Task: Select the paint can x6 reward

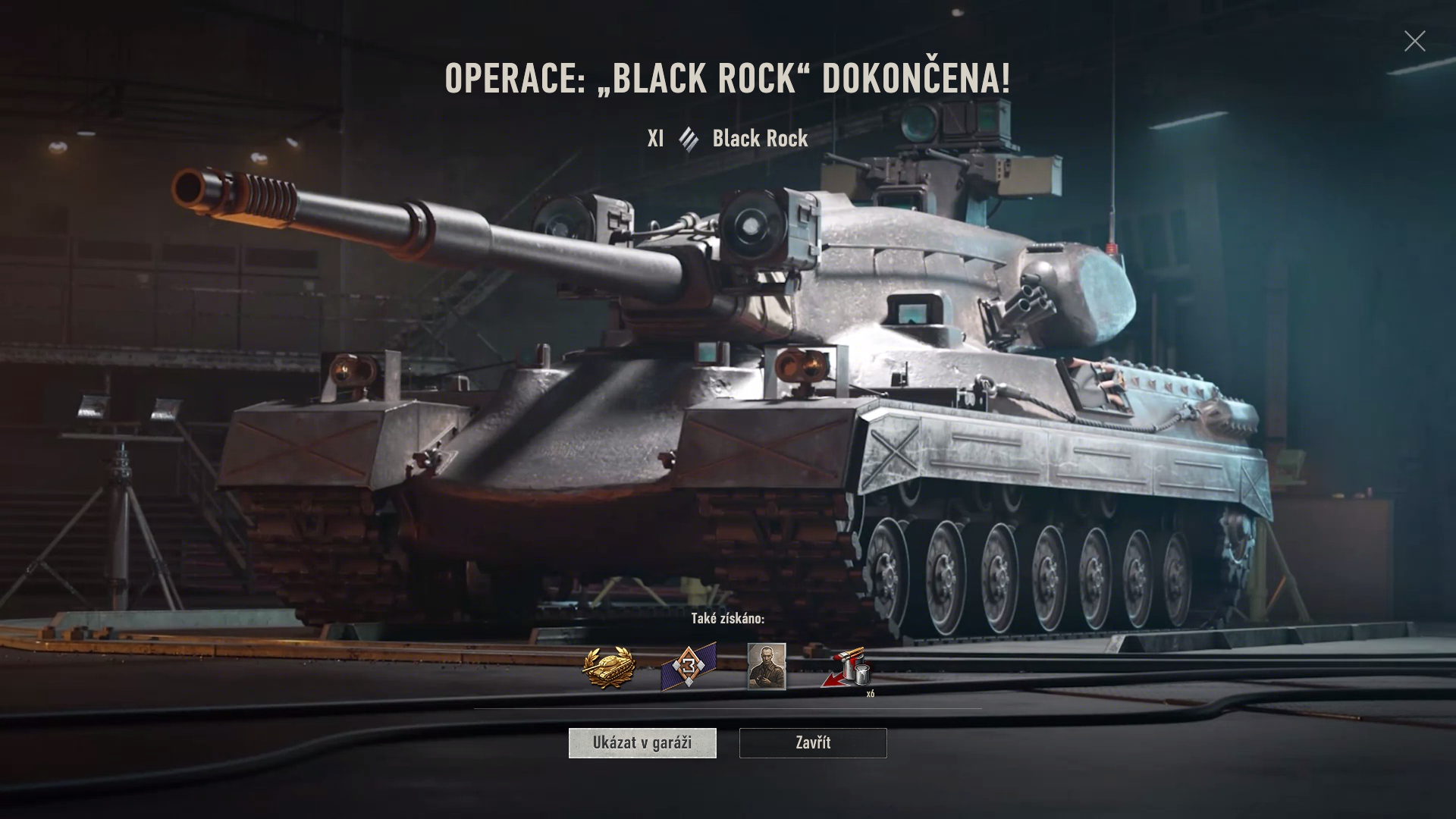Action: (847, 668)
